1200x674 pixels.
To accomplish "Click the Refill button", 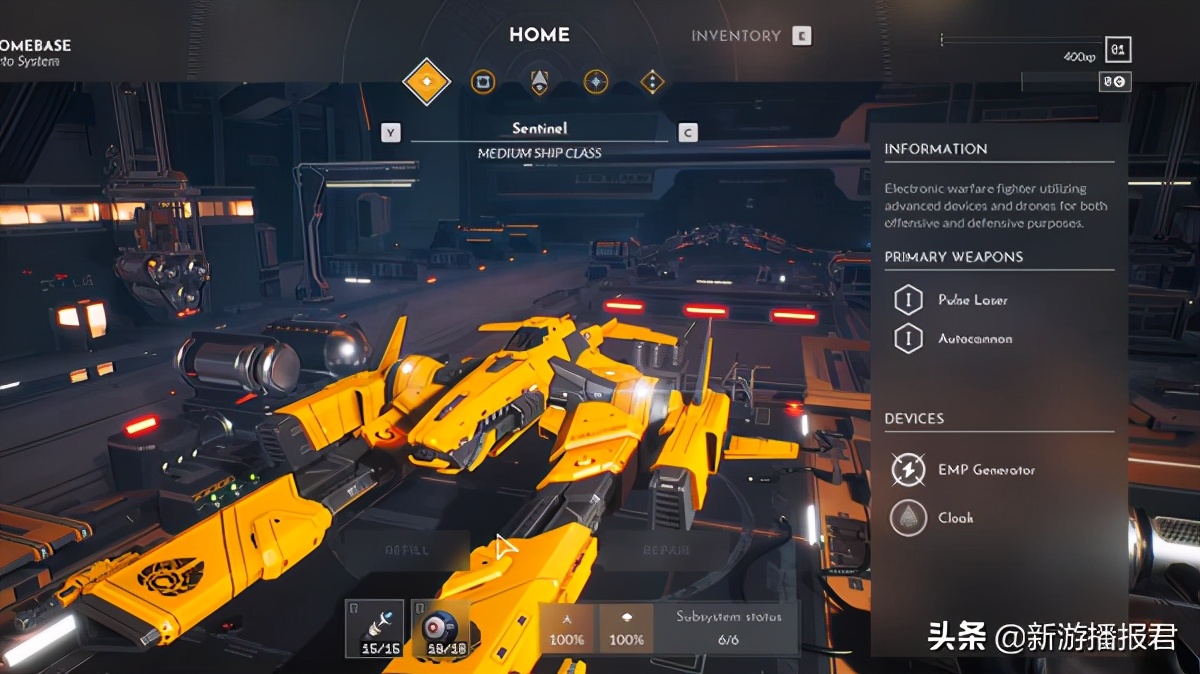I will pos(407,550).
